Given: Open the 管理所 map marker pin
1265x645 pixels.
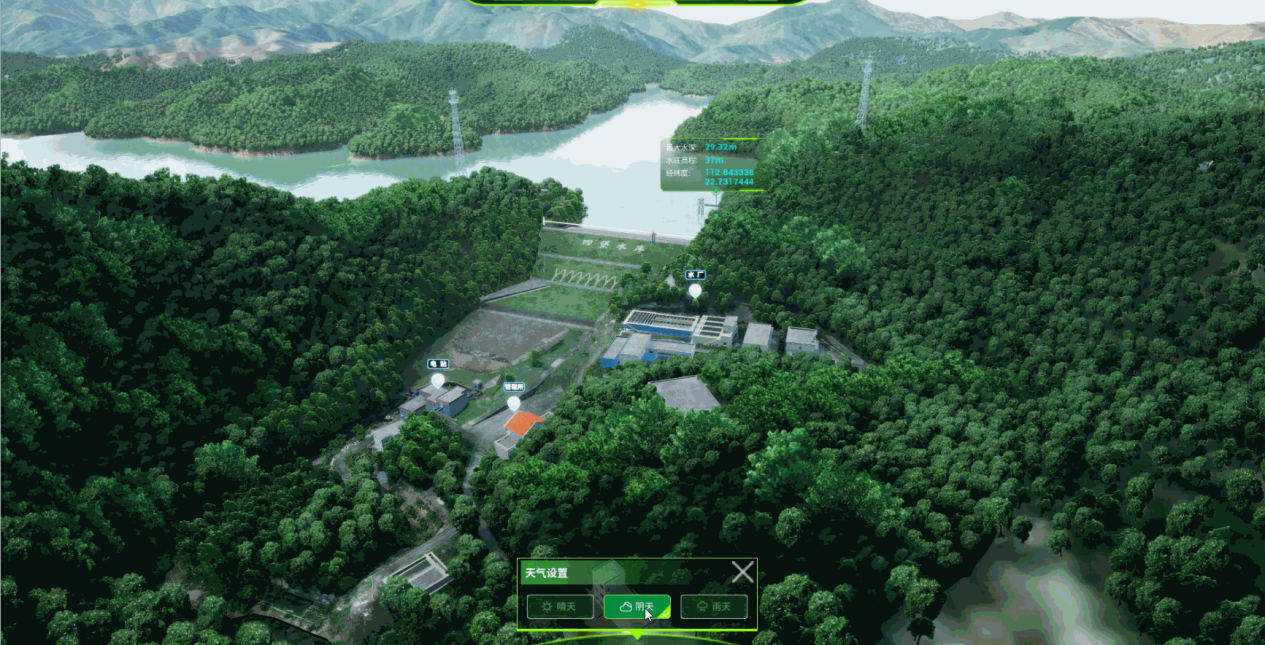Looking at the screenshot, I should 514,403.
